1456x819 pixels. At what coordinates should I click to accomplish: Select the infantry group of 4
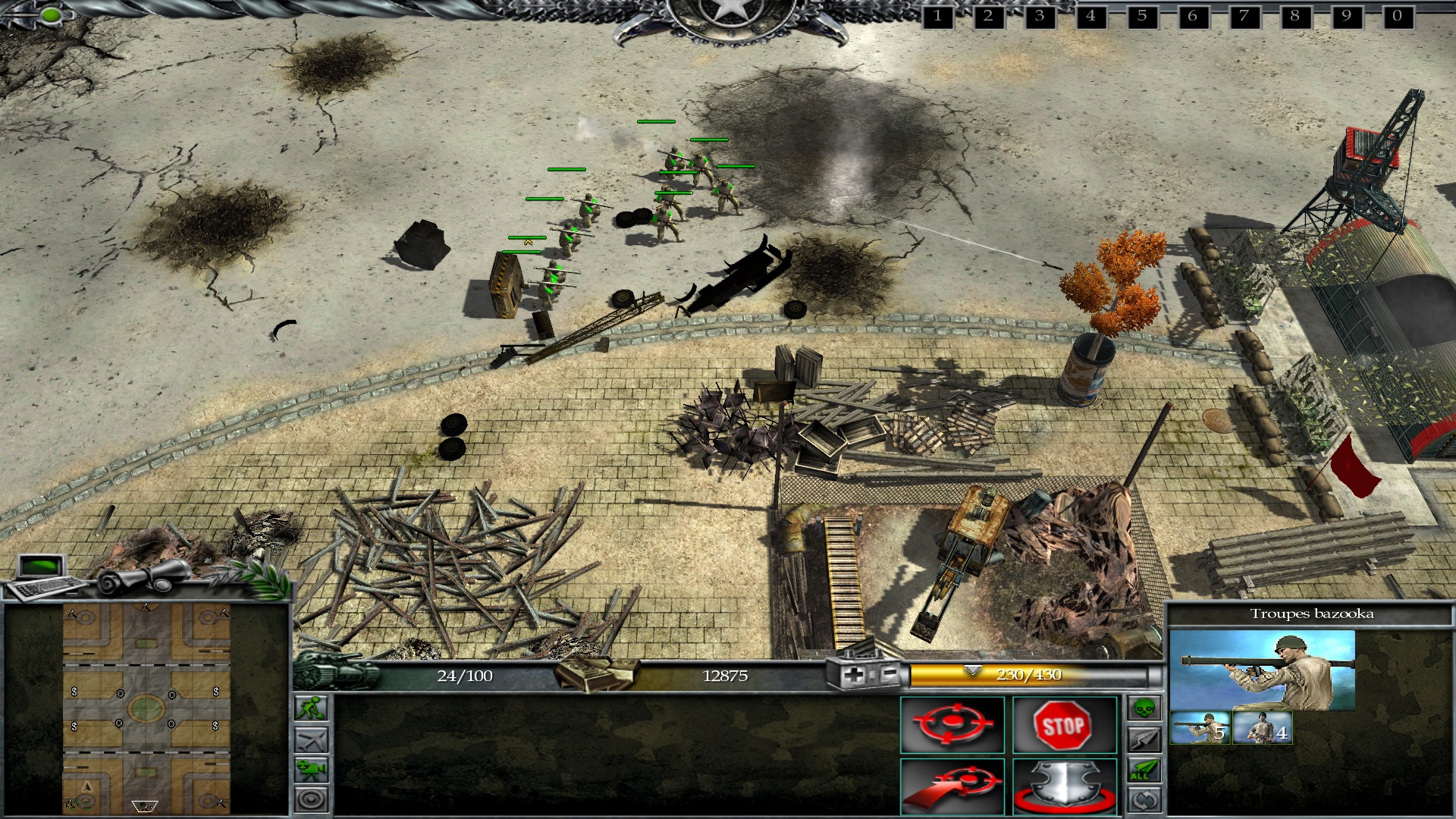pyautogui.click(x=1263, y=728)
